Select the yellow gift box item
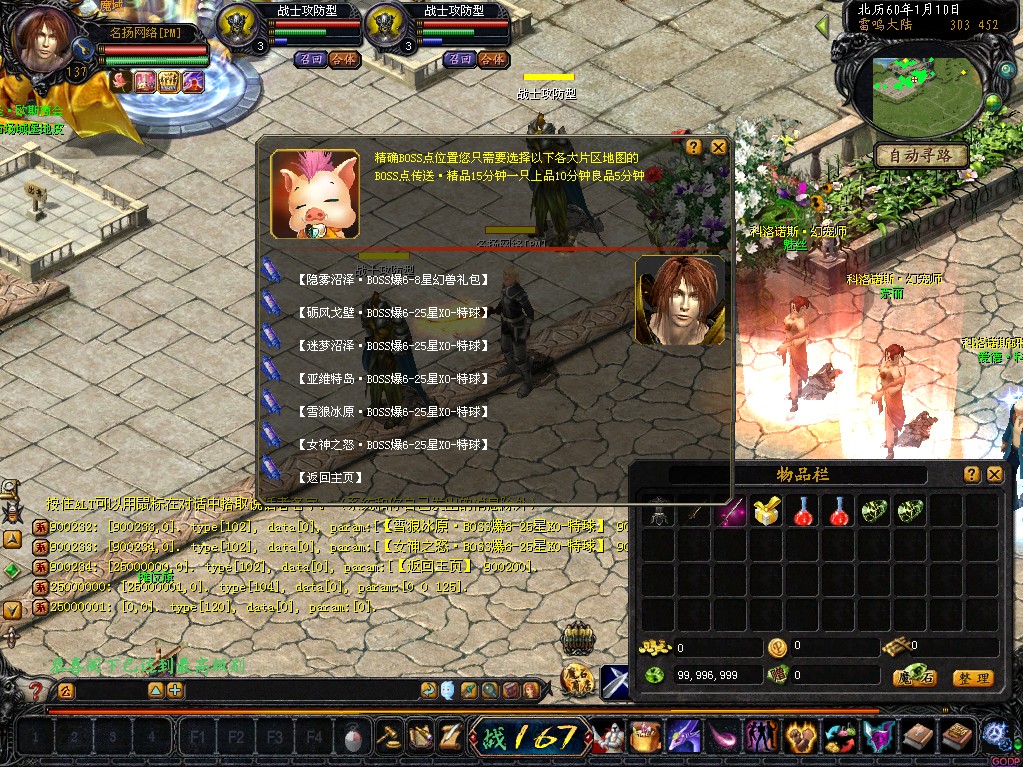Screen dimensions: 1023x767 [x=766, y=512]
